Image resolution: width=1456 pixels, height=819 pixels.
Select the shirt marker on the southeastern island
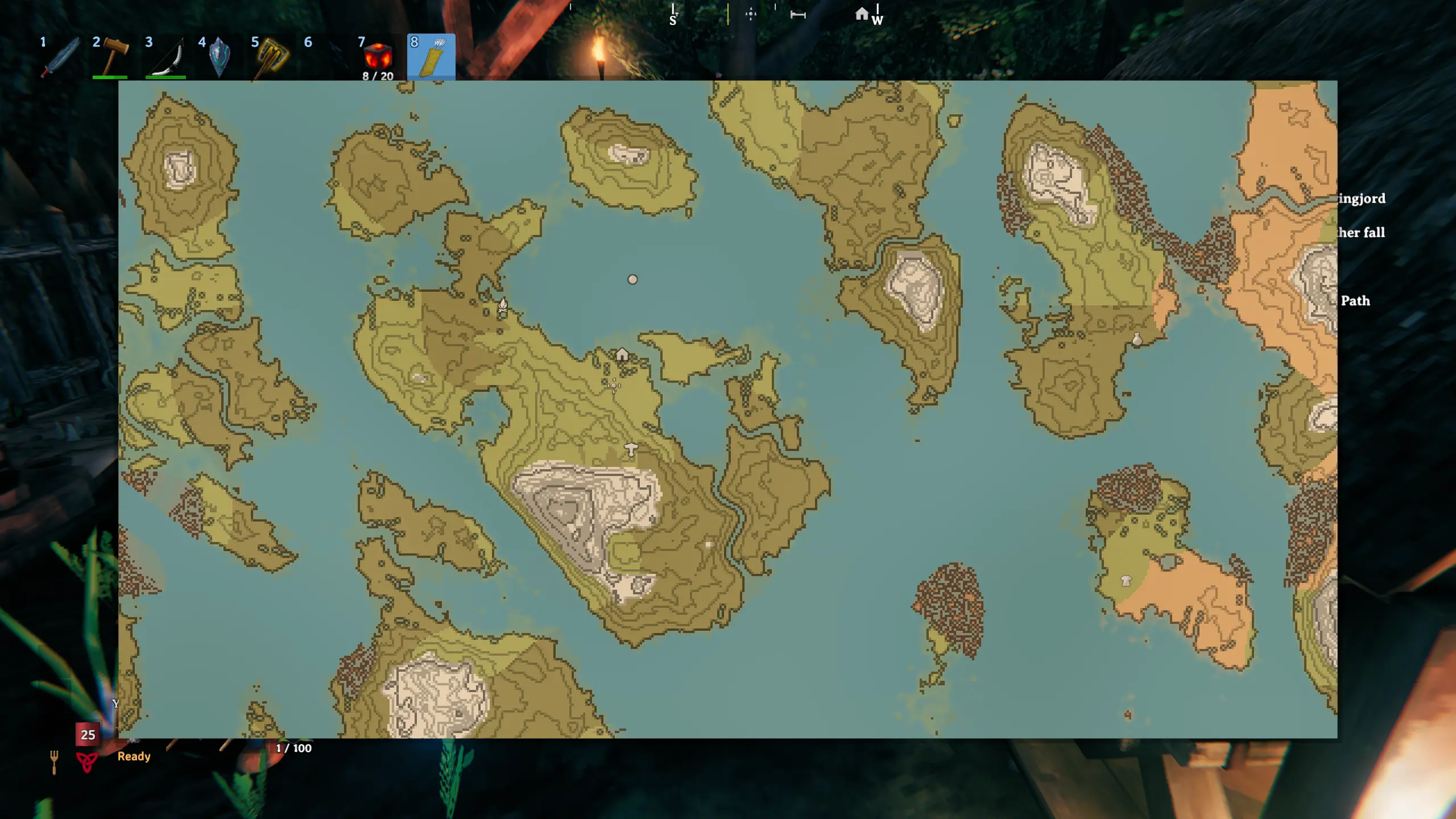click(1126, 581)
